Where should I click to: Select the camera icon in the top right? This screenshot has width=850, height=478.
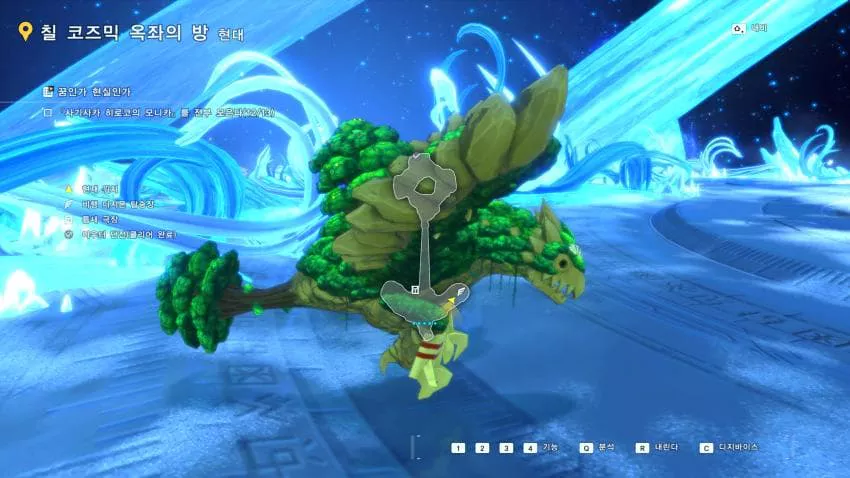click(x=738, y=29)
